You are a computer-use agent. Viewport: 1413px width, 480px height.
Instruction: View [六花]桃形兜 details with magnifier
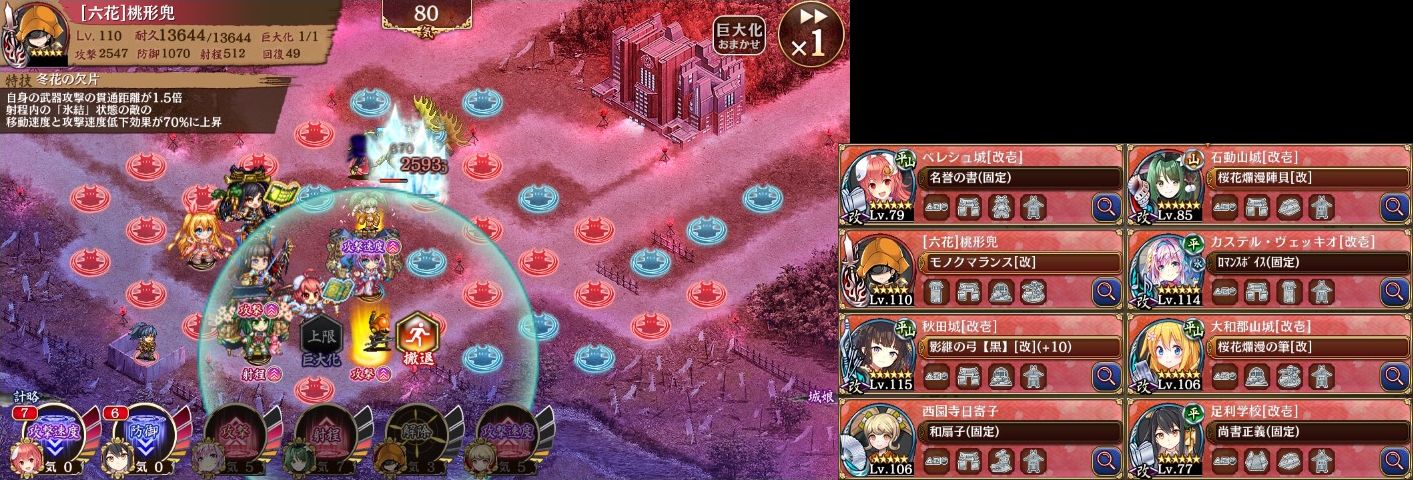pos(1106,292)
